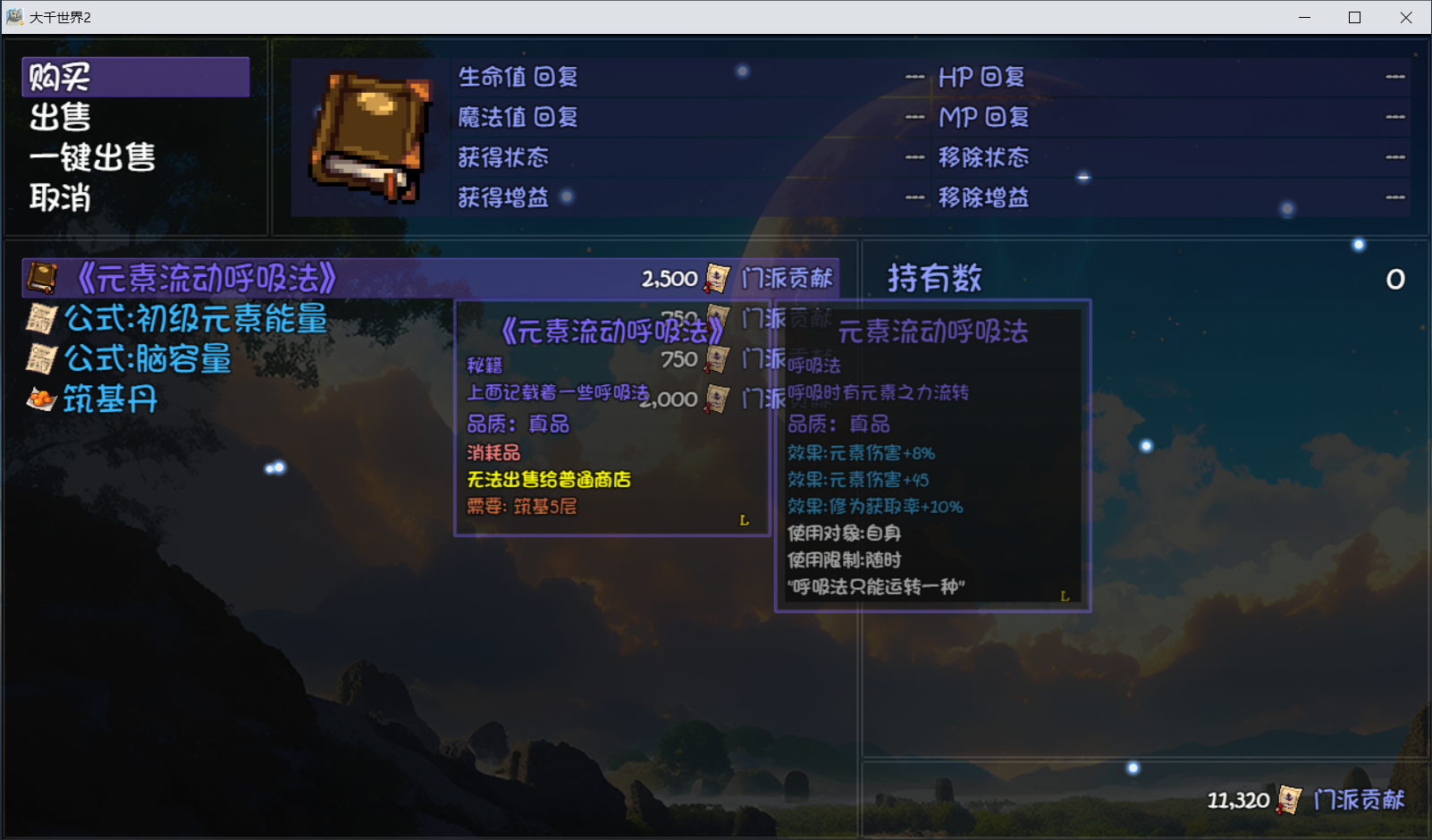
Task: Click the 筑基丹 pill plate icon
Action: 40,399
